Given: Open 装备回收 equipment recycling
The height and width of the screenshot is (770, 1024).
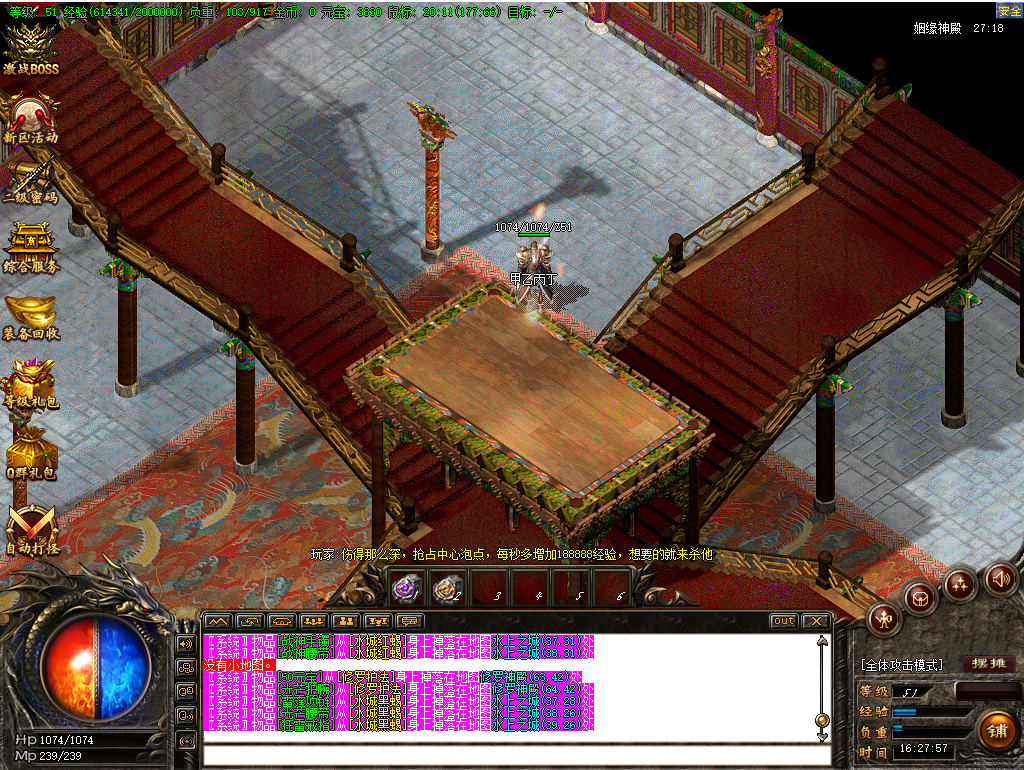Looking at the screenshot, I should [x=30, y=317].
